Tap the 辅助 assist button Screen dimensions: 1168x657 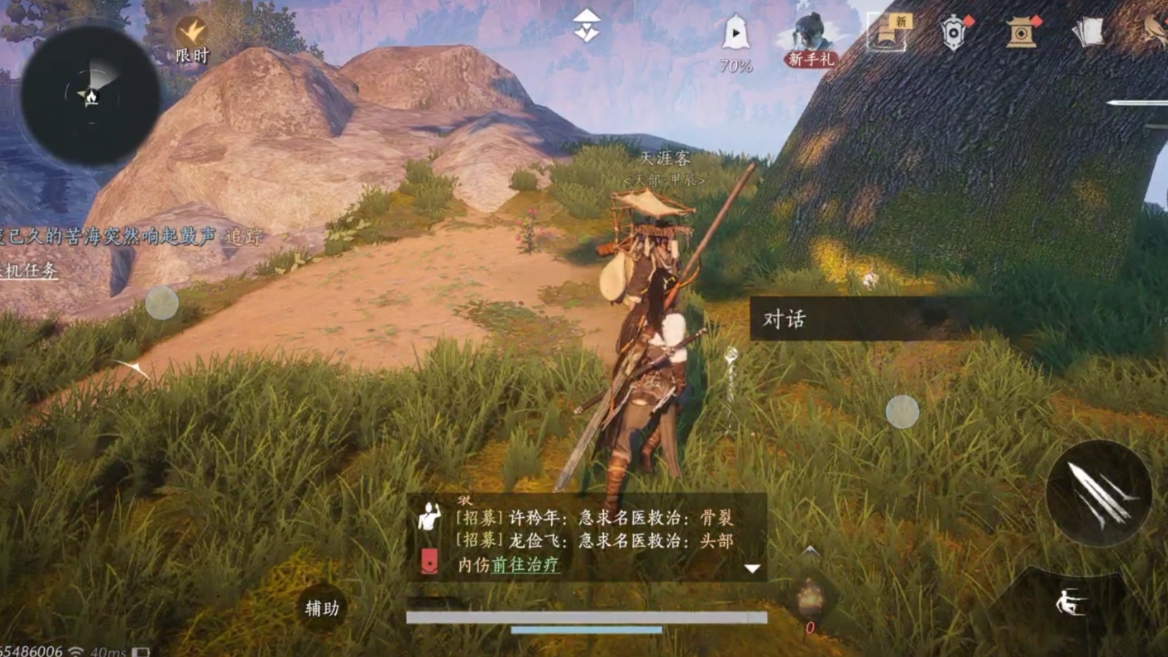coord(322,608)
